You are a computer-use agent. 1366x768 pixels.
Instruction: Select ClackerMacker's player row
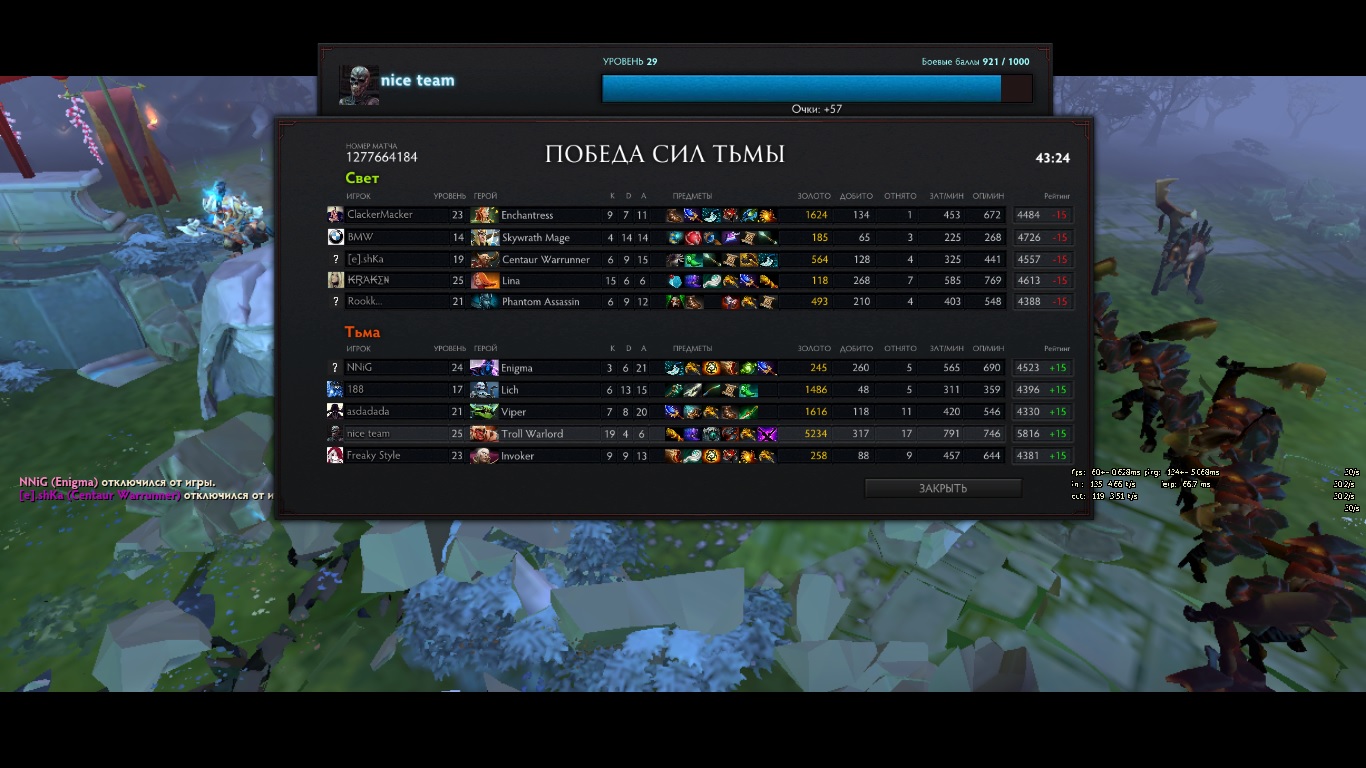tap(379, 215)
